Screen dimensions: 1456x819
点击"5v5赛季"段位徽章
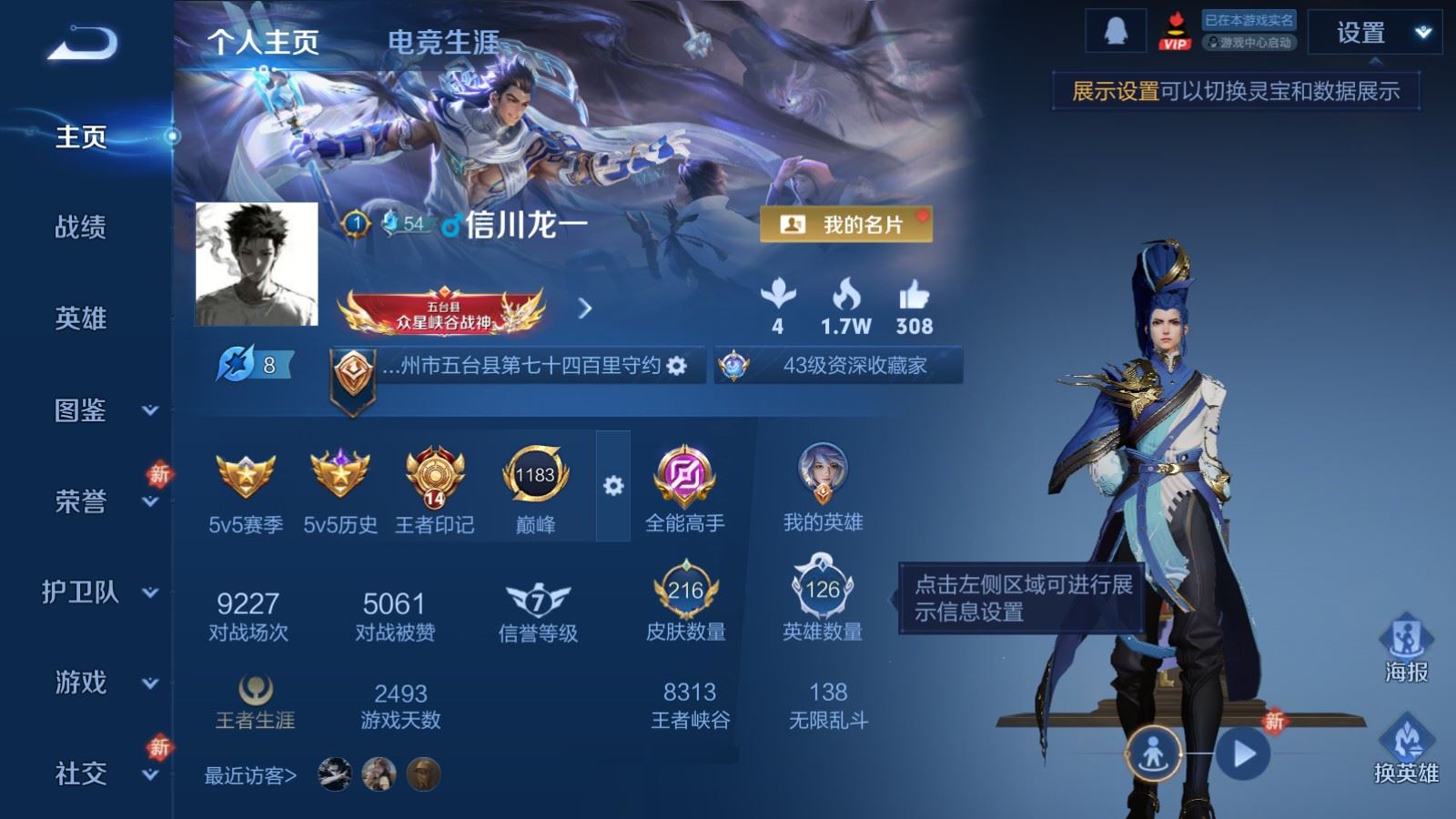(245, 477)
